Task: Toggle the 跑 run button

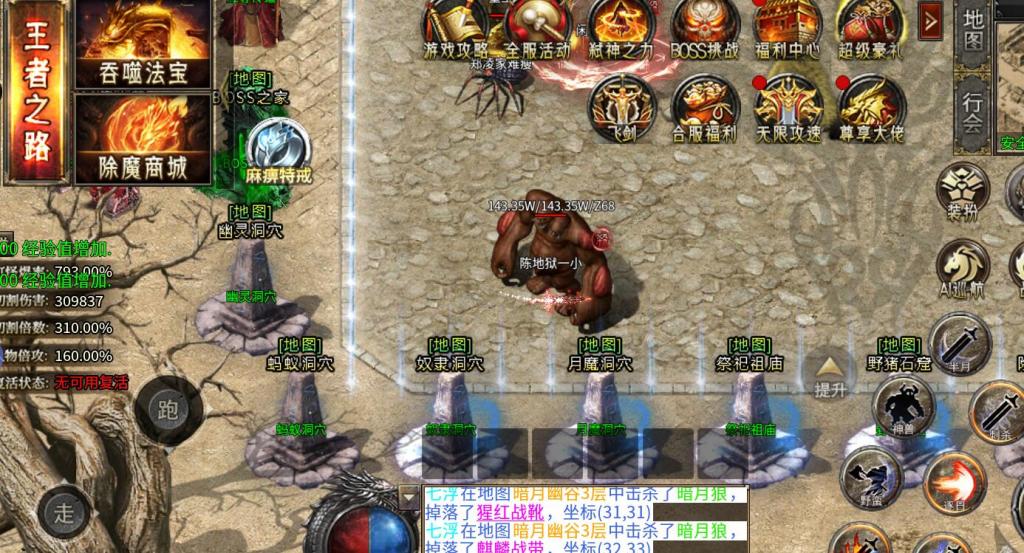Action: pos(168,408)
